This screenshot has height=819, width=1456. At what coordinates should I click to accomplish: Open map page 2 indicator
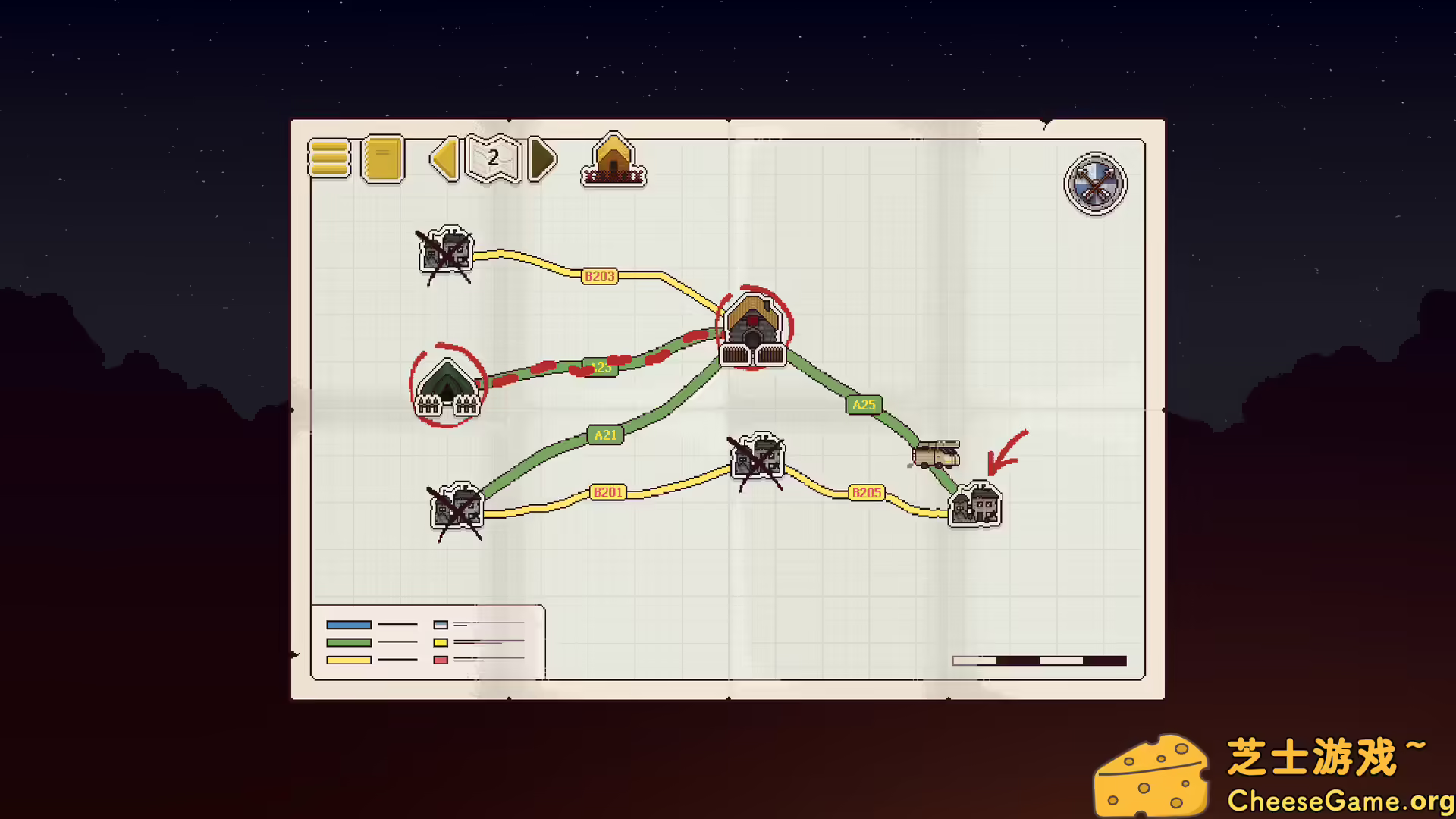(x=491, y=158)
